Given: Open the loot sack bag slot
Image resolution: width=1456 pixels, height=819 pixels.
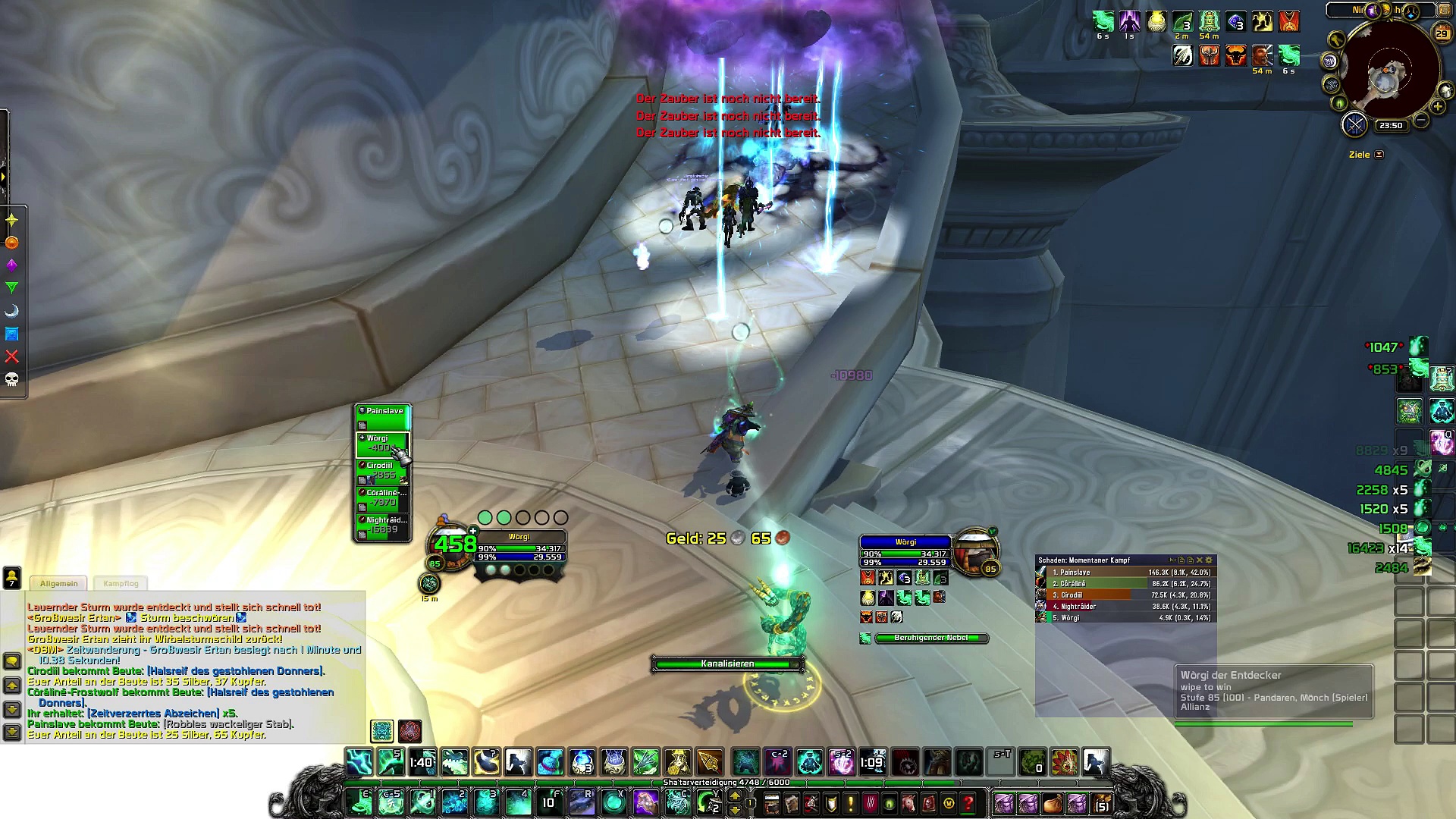Looking at the screenshot, I should [x=1051, y=802].
